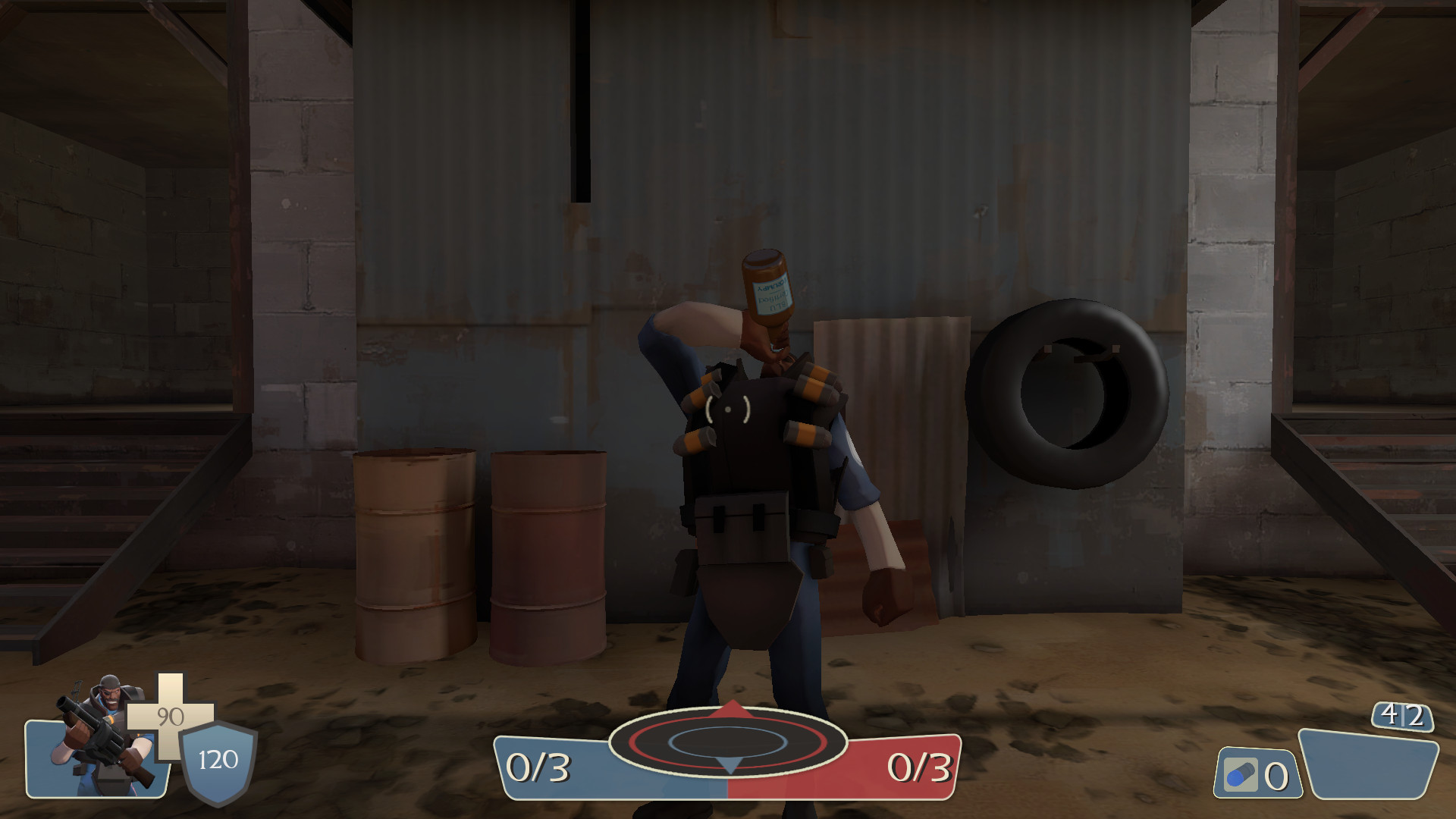
Task: Click the whisky bottle held by the Demoman
Action: click(x=770, y=296)
